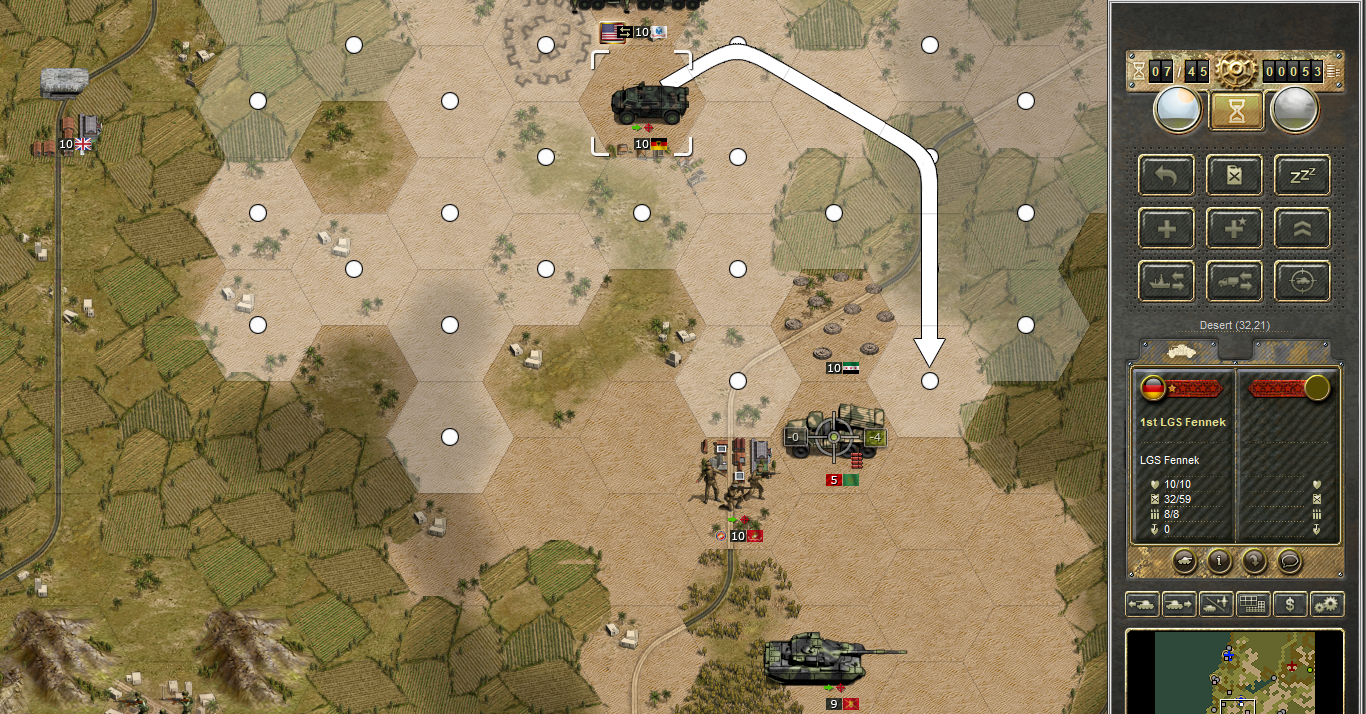Choose elite reinforcements plus-star button

[1234, 229]
